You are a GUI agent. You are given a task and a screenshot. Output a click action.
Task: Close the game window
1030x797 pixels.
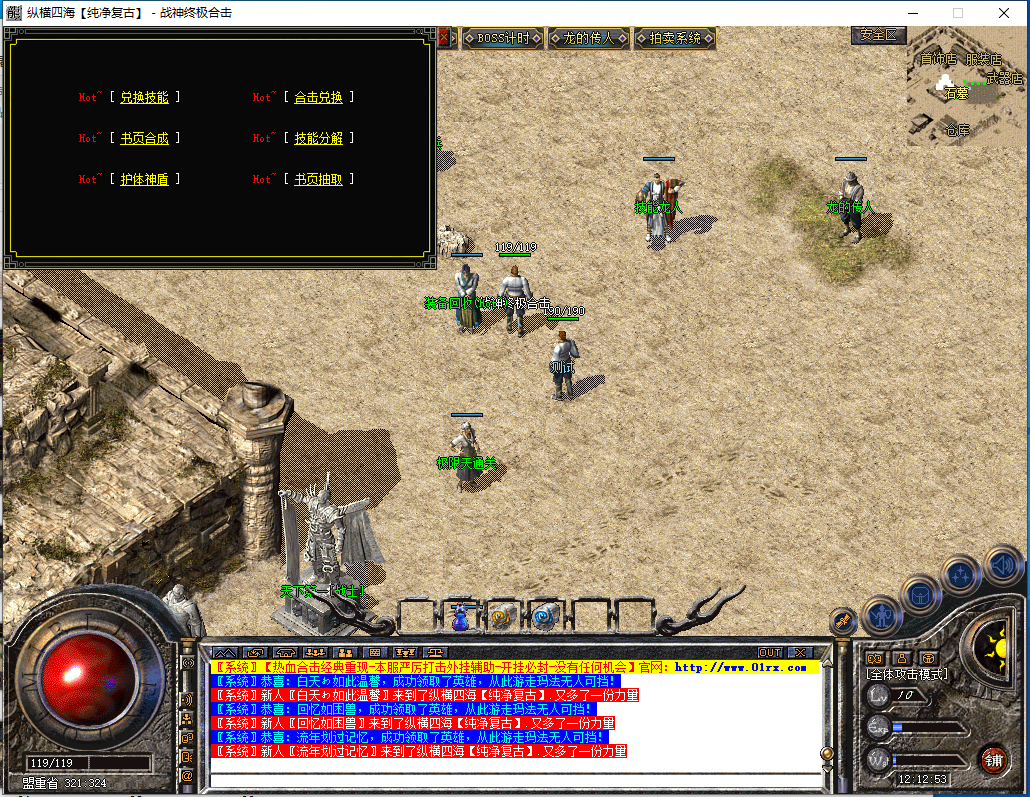[x=1004, y=13]
